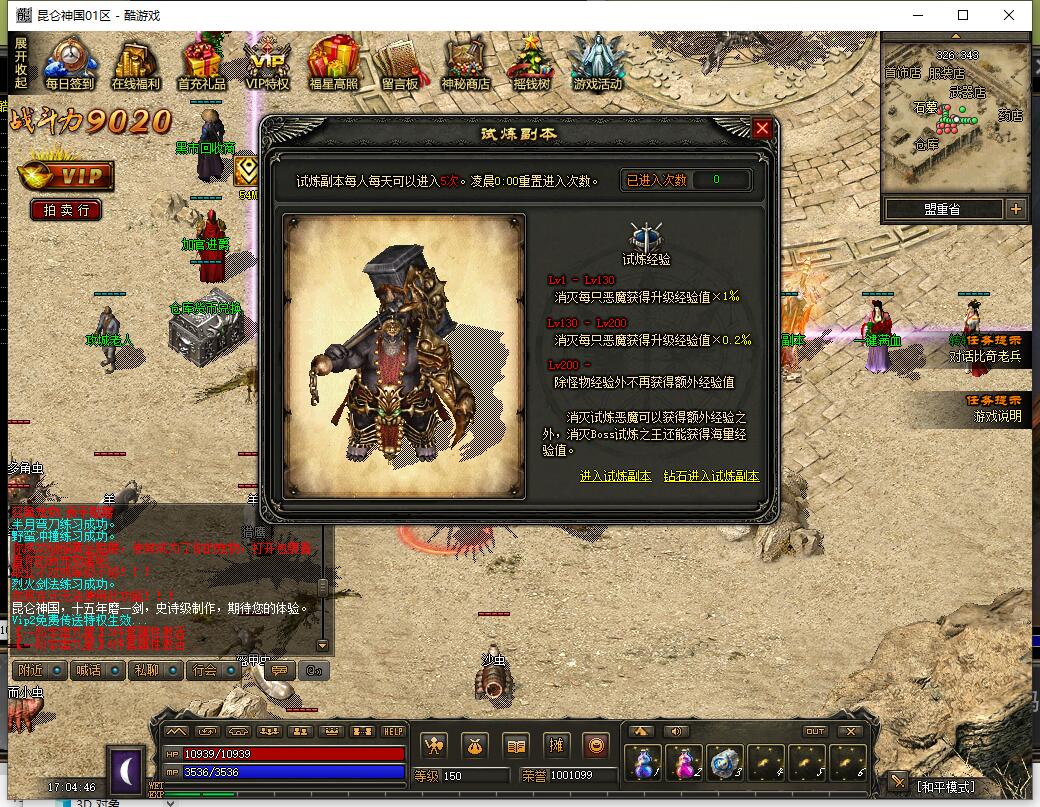Click the 进入试炼副本 enter link

[615, 476]
